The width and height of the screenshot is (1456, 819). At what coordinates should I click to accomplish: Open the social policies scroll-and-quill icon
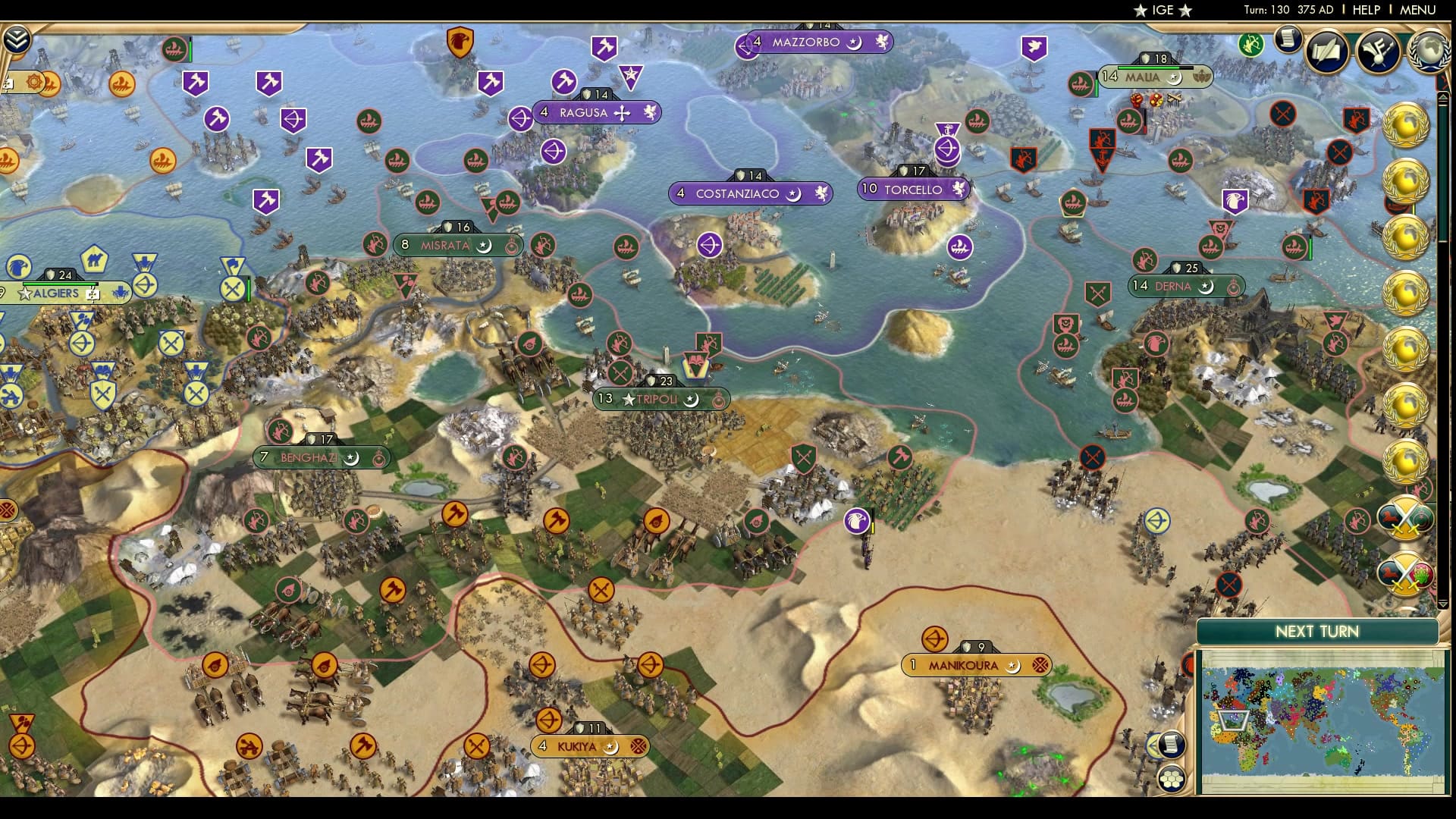pyautogui.click(x=1328, y=50)
